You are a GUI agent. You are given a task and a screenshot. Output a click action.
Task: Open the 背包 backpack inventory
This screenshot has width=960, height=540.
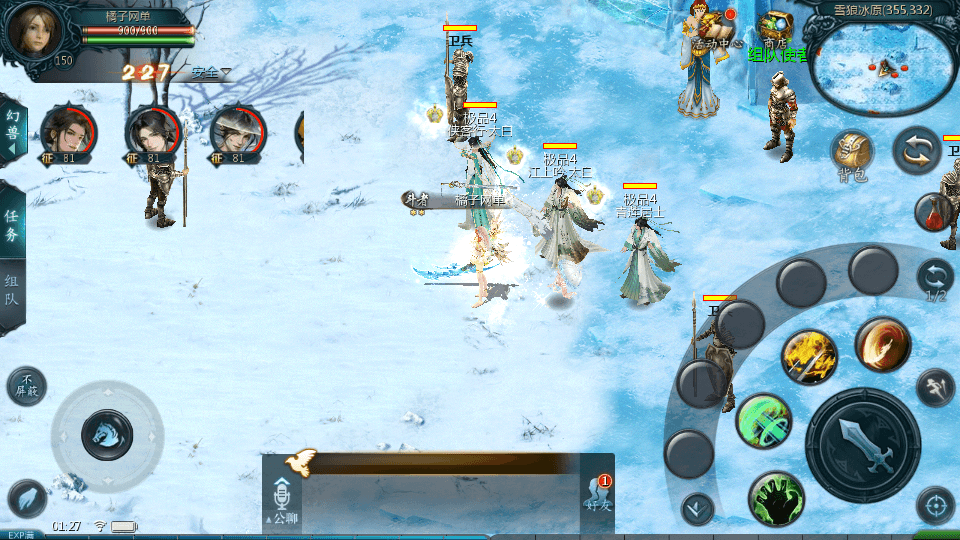click(x=852, y=154)
